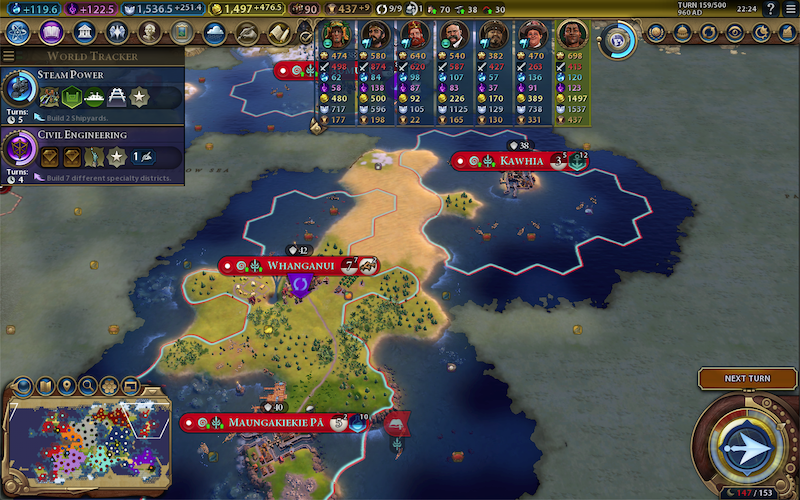Open the Great People screen

pyautogui.click(x=149, y=33)
